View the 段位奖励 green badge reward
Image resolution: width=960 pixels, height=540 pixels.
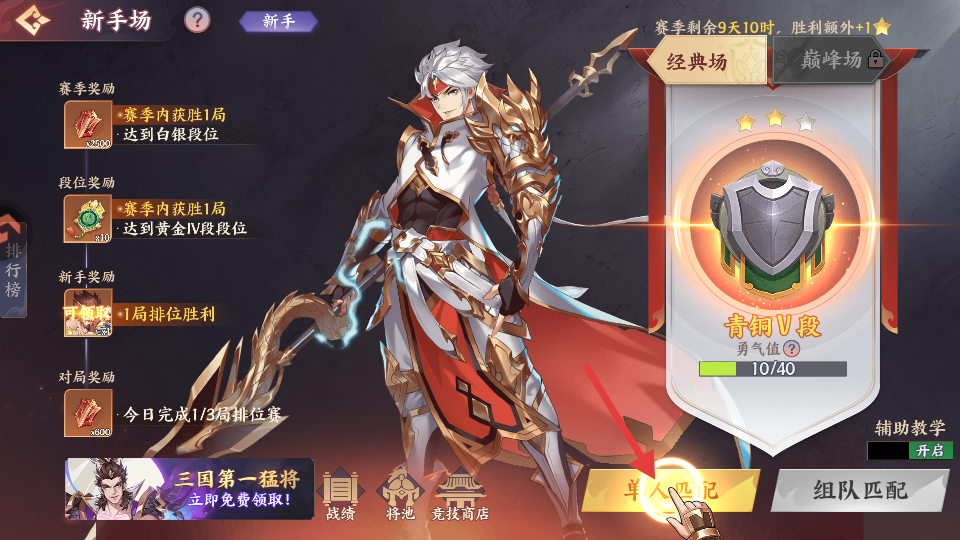tap(88, 218)
